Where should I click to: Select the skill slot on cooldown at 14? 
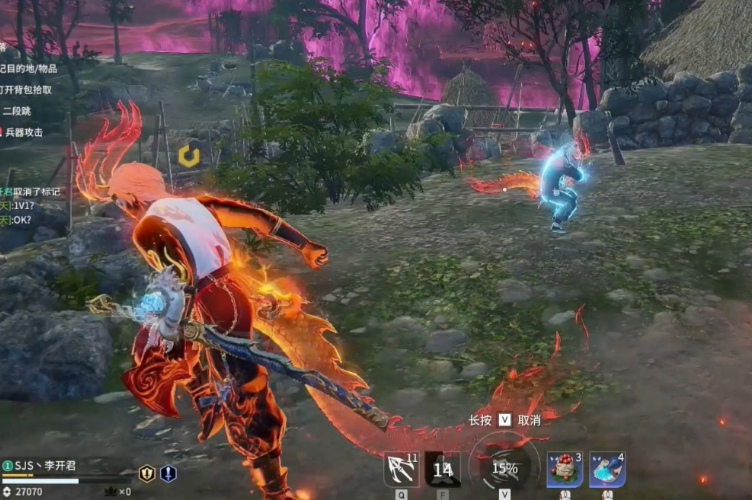[442, 470]
